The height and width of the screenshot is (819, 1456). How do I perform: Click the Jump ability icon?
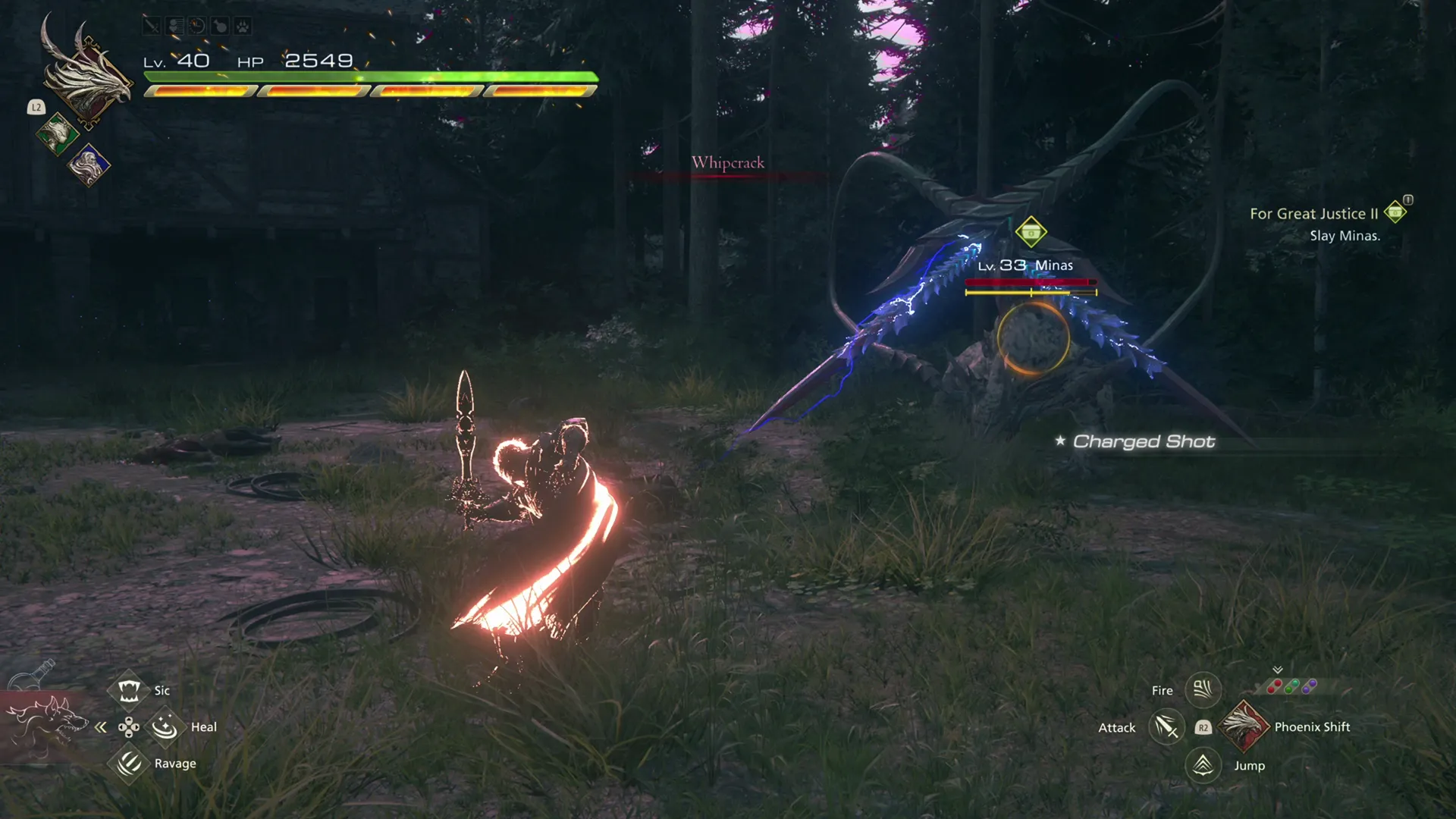1203,765
